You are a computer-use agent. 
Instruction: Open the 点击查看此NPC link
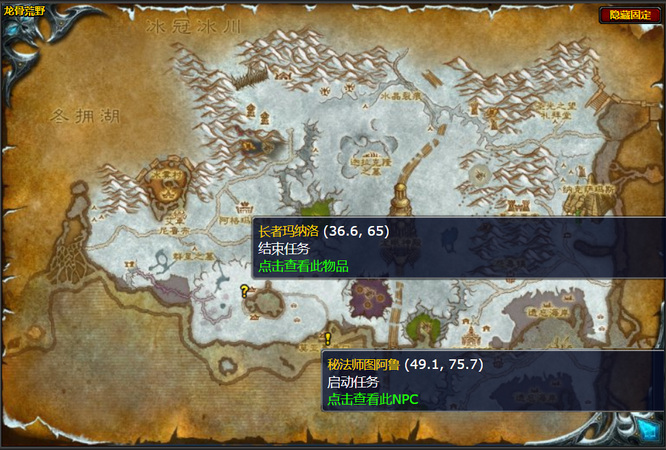pos(372,399)
